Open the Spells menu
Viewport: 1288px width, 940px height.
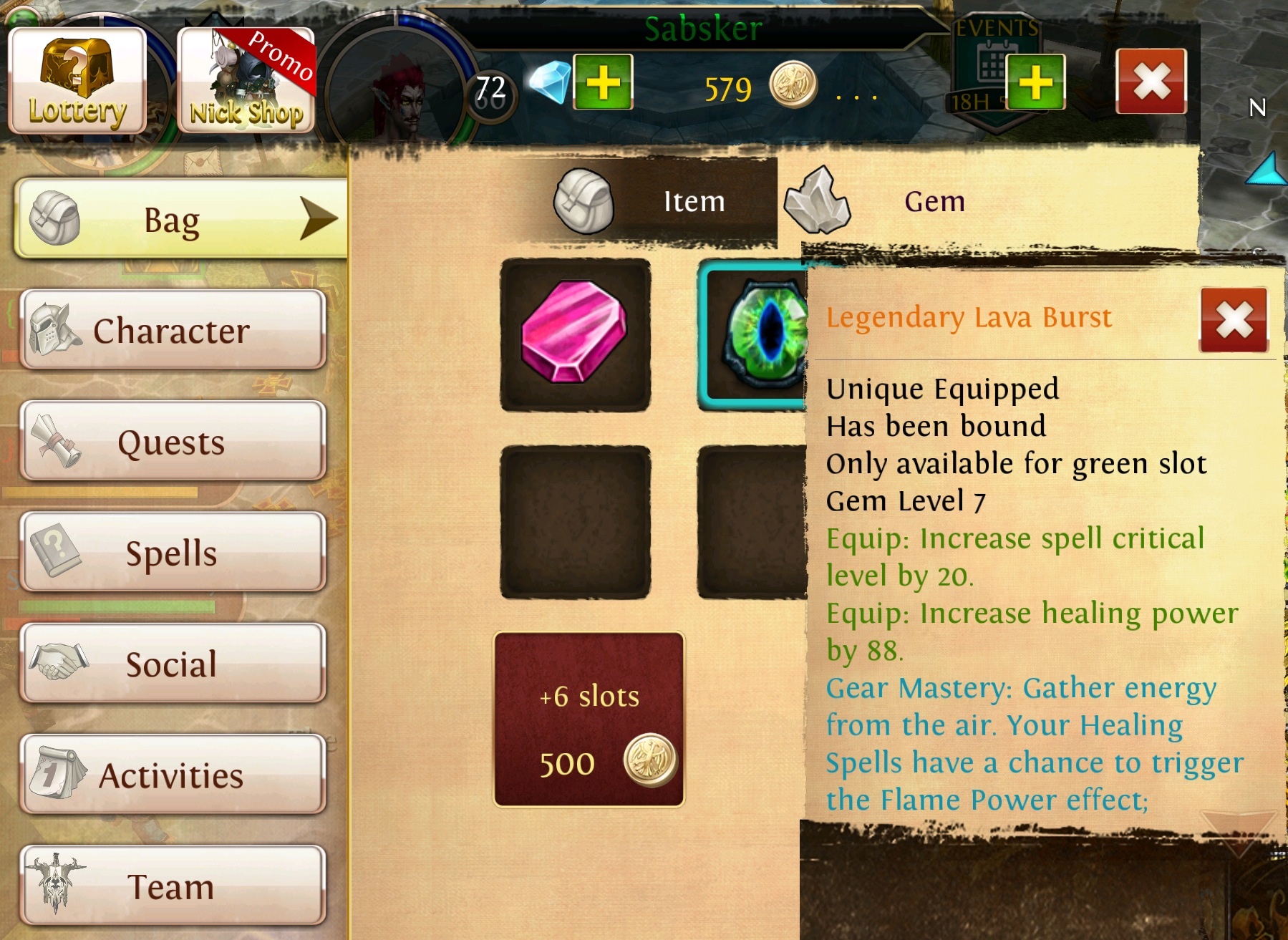pyautogui.click(x=173, y=552)
